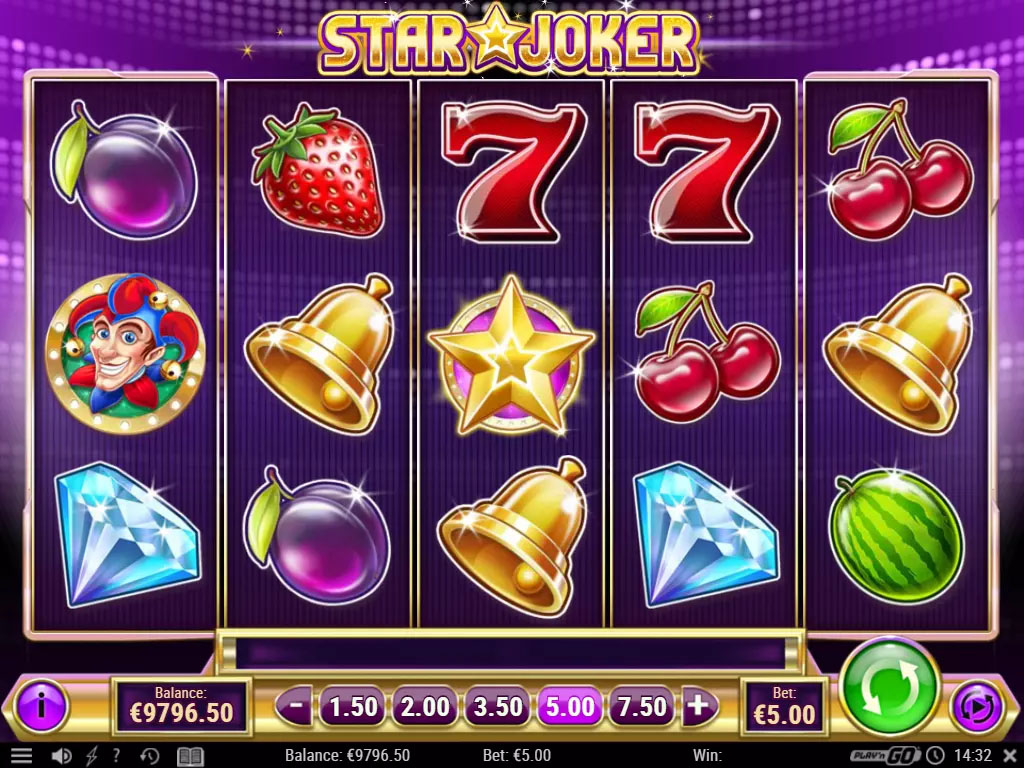Open help with the question mark icon
This screenshot has height=768, width=1024.
(x=117, y=756)
